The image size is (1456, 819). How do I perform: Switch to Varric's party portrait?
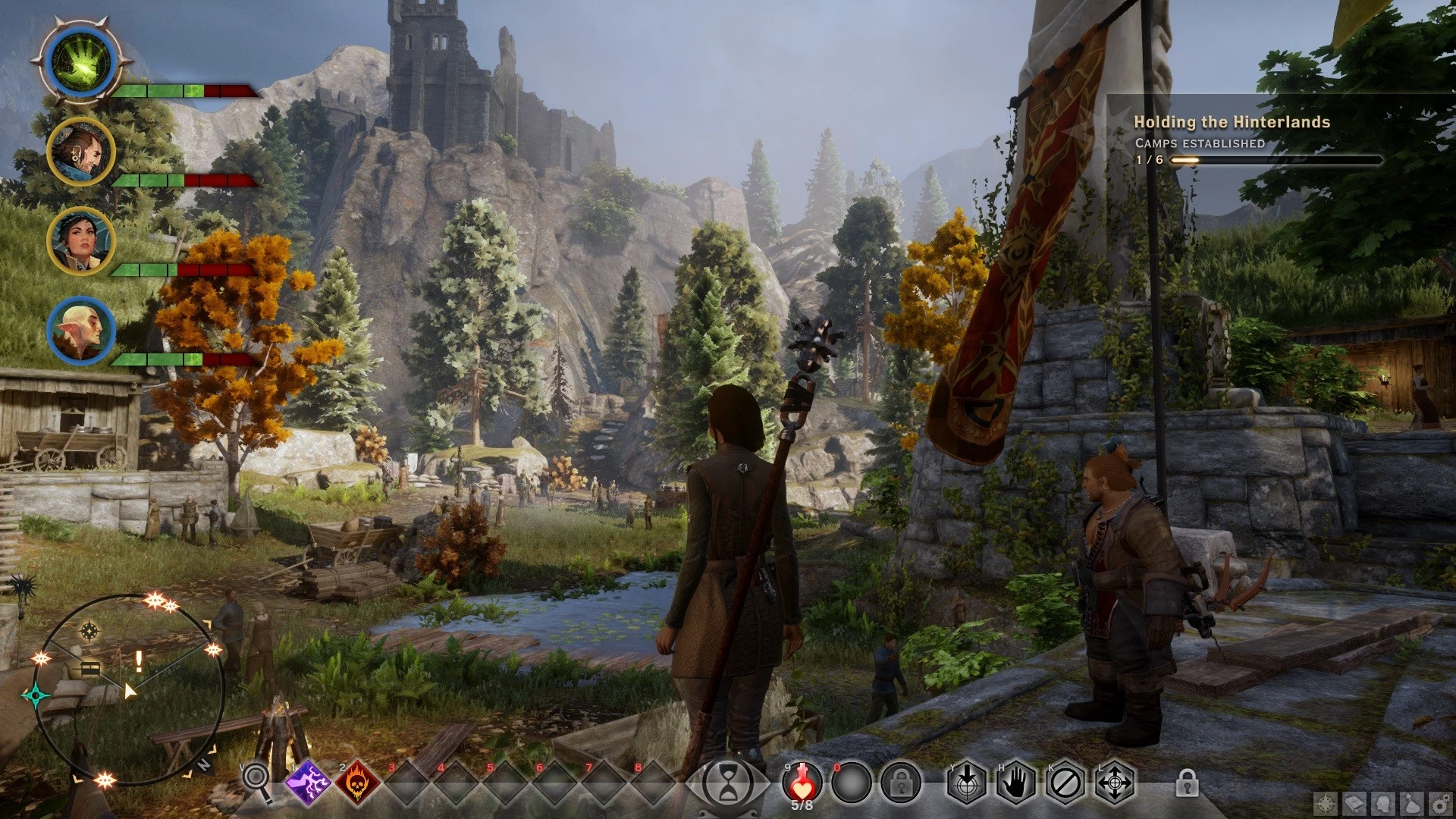[x=80, y=152]
